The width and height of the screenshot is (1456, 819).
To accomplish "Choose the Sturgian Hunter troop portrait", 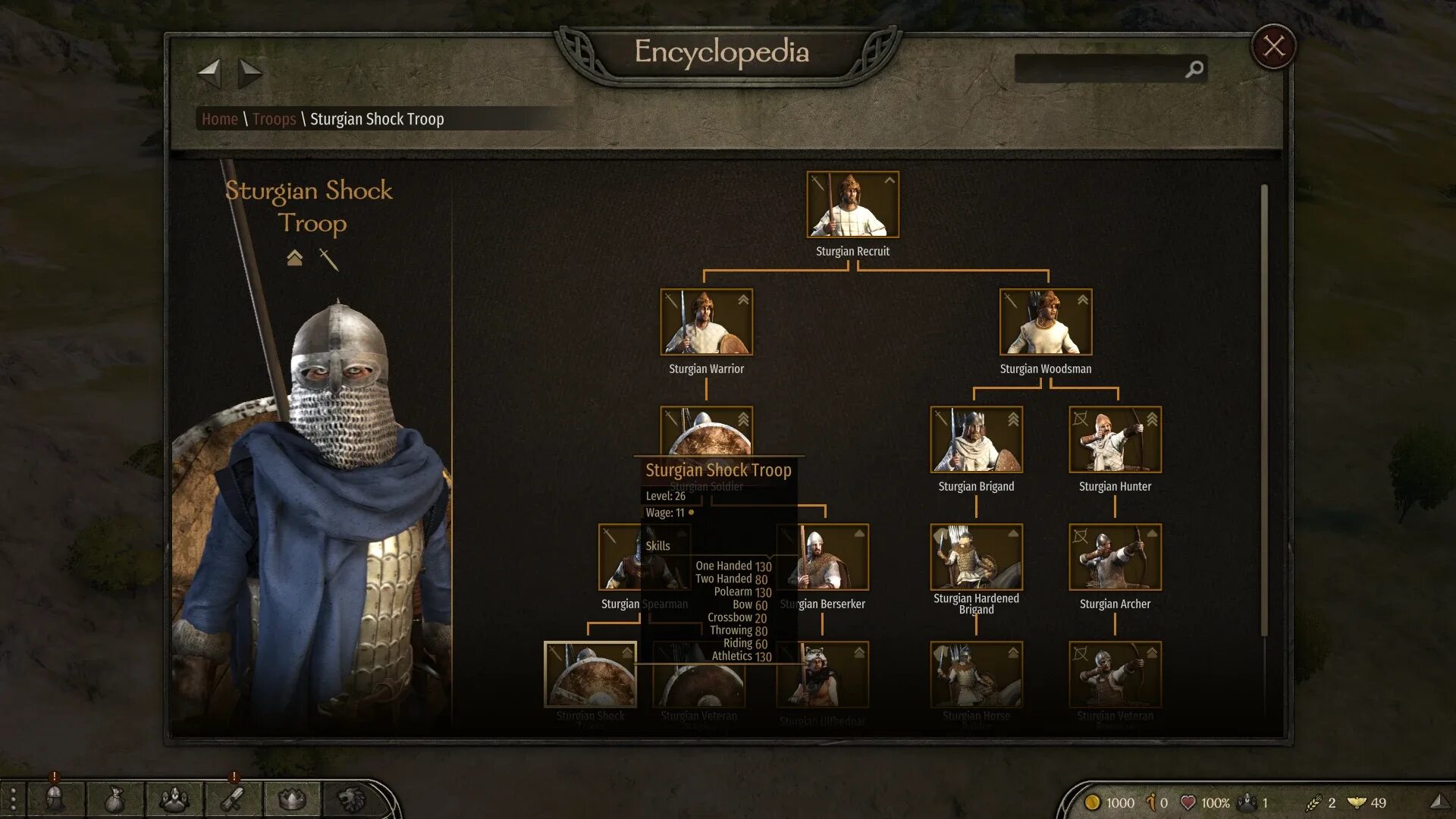I will click(1115, 440).
